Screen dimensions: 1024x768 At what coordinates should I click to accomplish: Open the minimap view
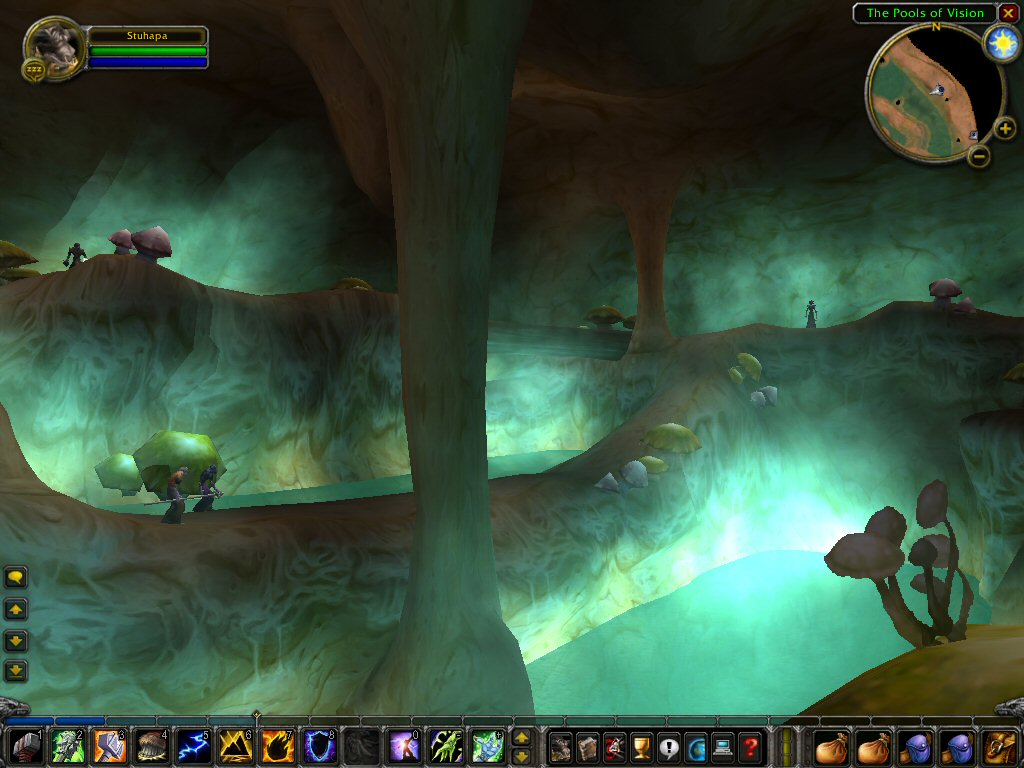pos(934,91)
